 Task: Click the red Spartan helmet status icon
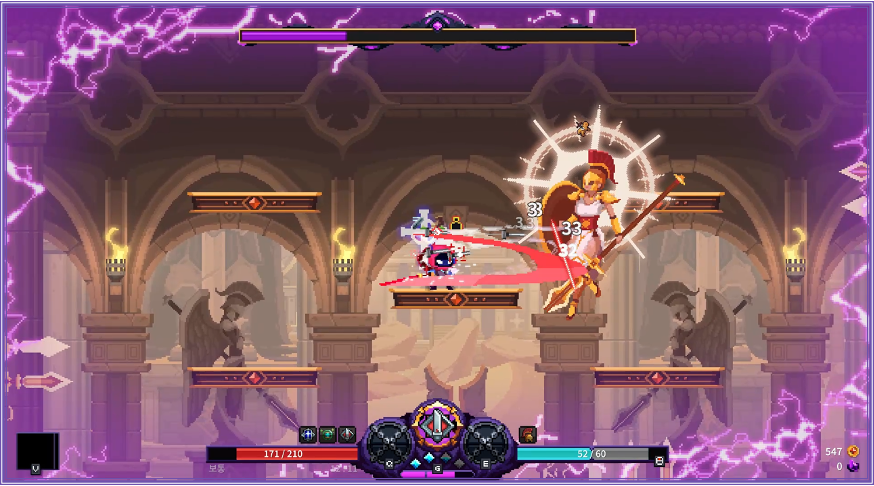(527, 434)
